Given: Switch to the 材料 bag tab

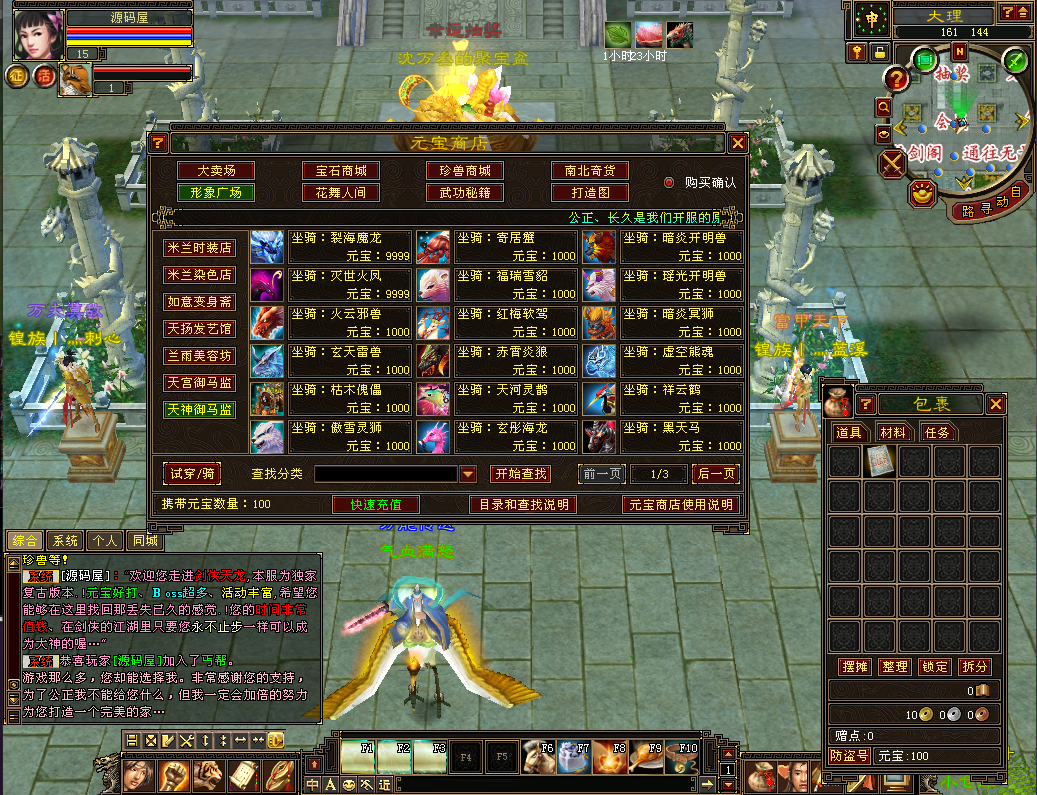Looking at the screenshot, I should 893,432.
